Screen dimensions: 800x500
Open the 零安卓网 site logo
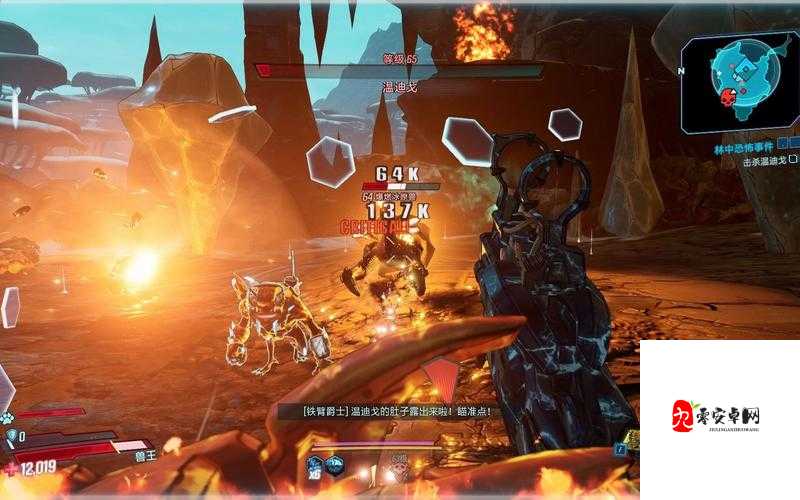click(718, 414)
